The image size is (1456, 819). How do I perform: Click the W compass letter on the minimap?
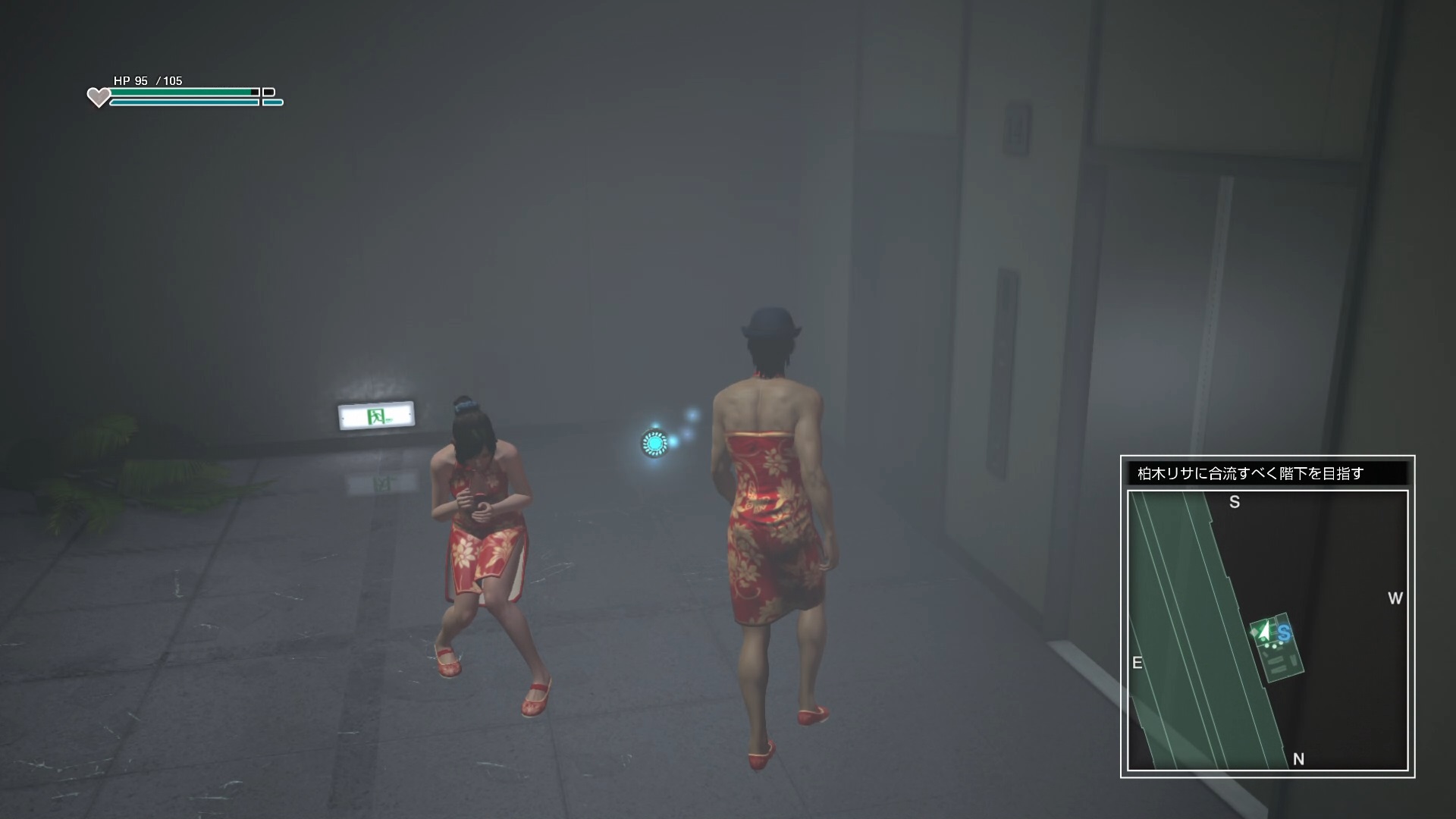pos(1395,598)
